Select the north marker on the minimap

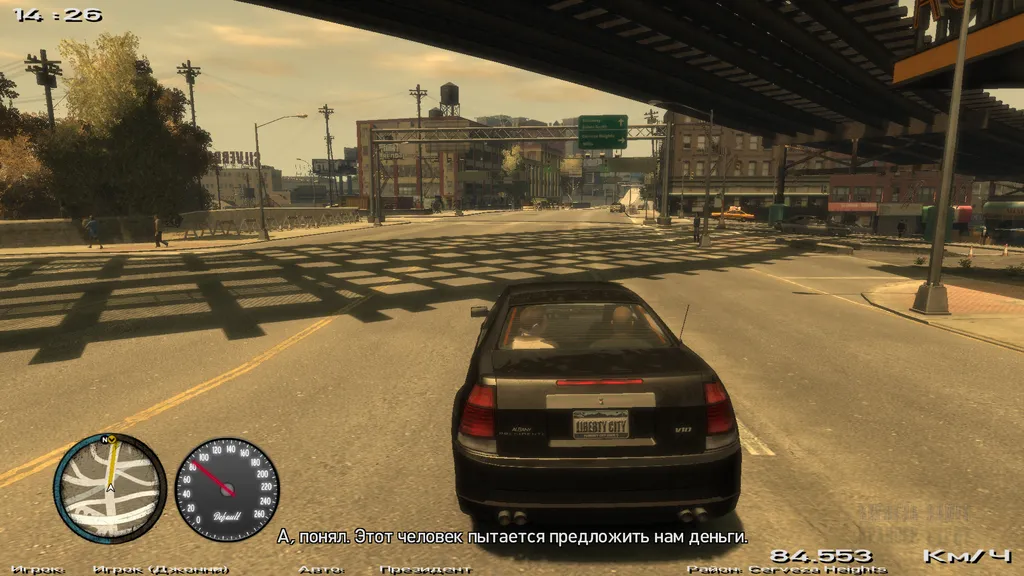tap(105, 438)
